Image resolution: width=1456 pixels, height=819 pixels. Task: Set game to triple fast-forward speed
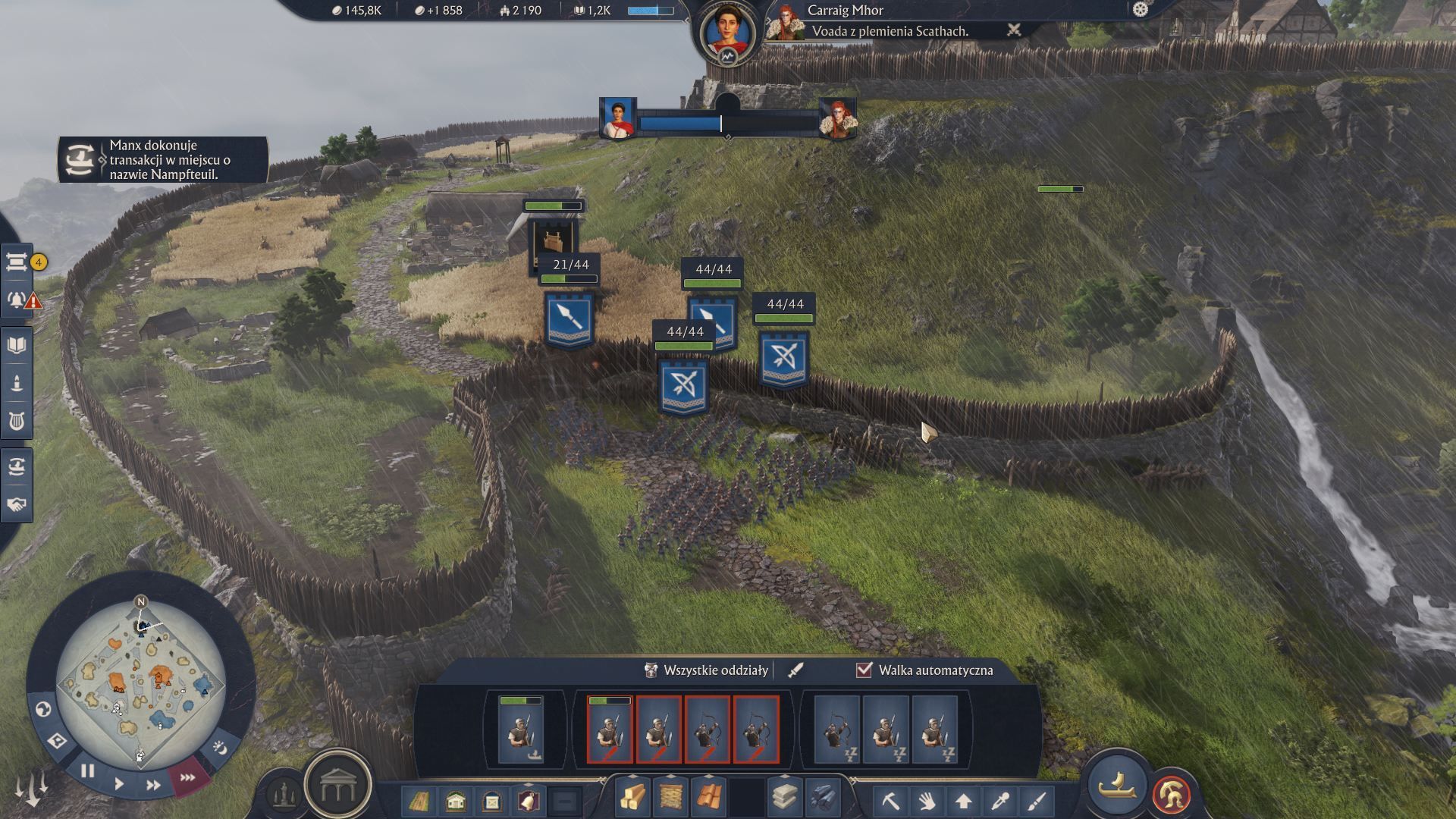click(187, 777)
